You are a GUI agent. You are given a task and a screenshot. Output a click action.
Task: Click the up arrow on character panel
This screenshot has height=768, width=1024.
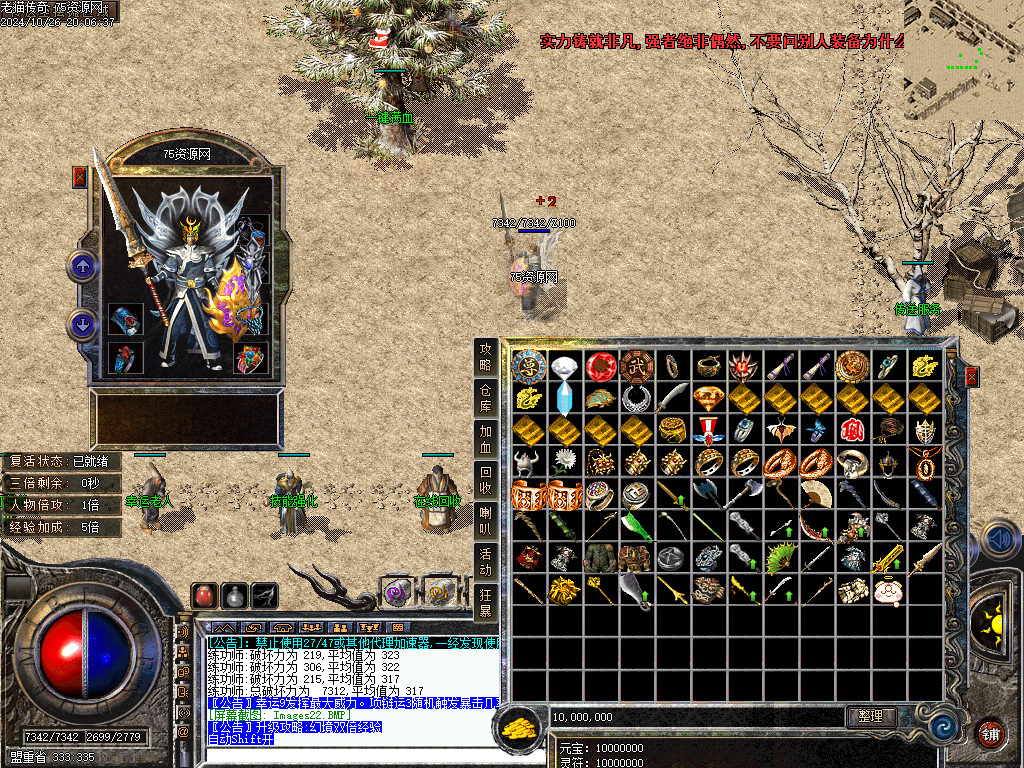(82, 266)
